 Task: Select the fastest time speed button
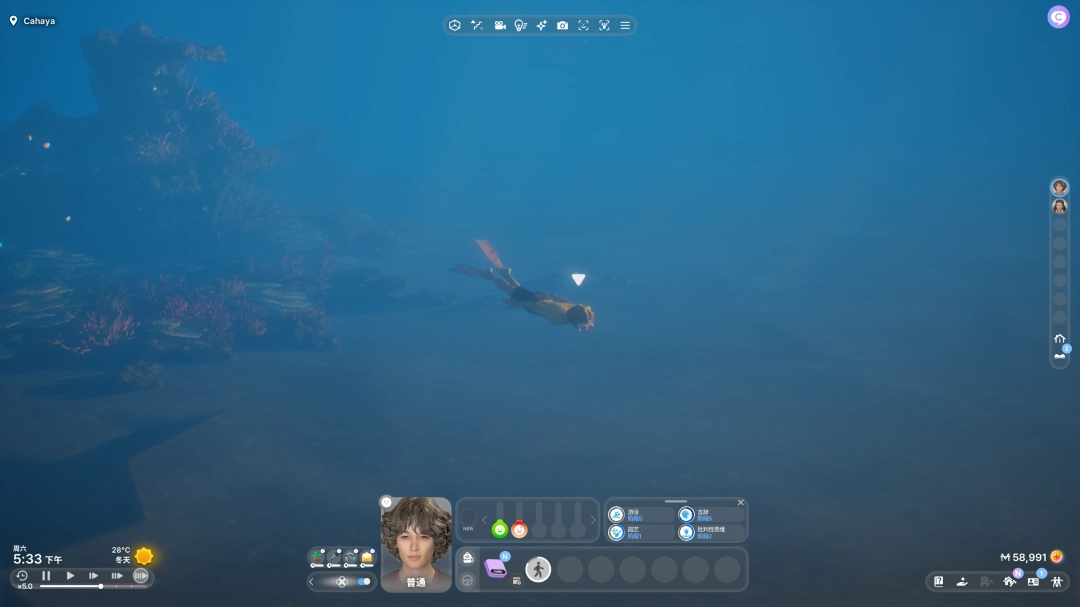point(140,576)
